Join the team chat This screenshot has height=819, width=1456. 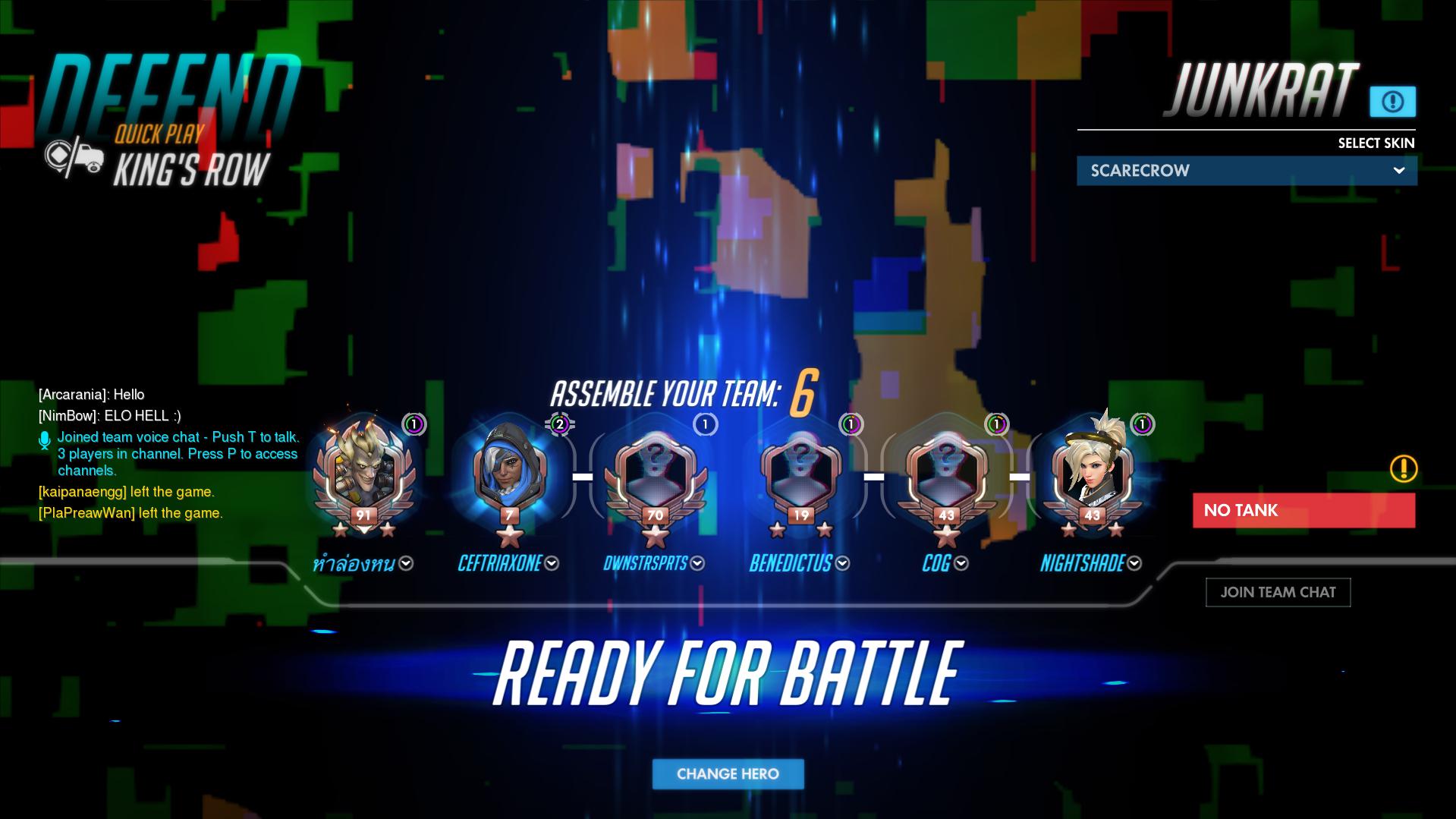click(1278, 592)
